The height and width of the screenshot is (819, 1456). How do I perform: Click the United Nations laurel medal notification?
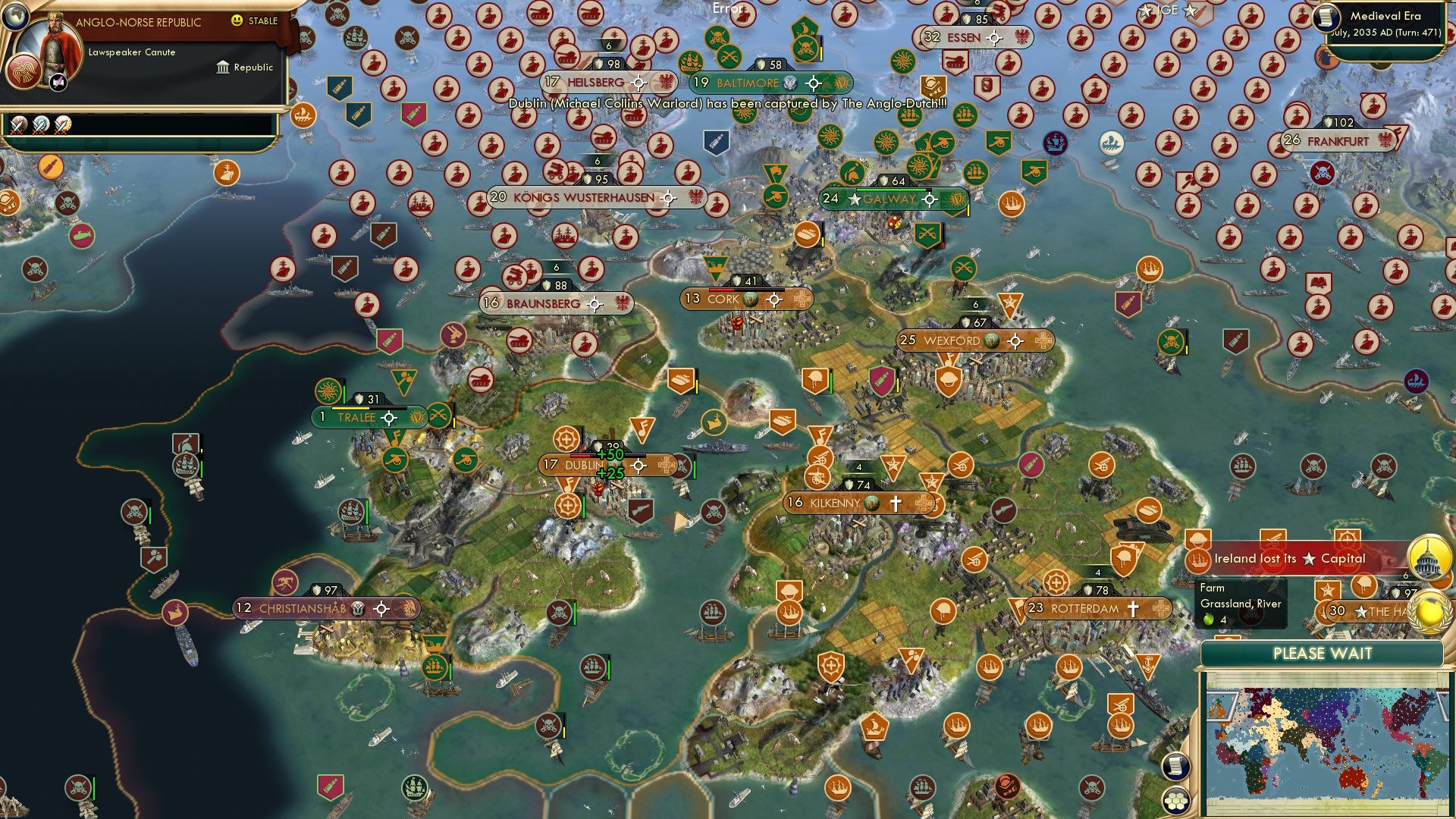point(1430,613)
